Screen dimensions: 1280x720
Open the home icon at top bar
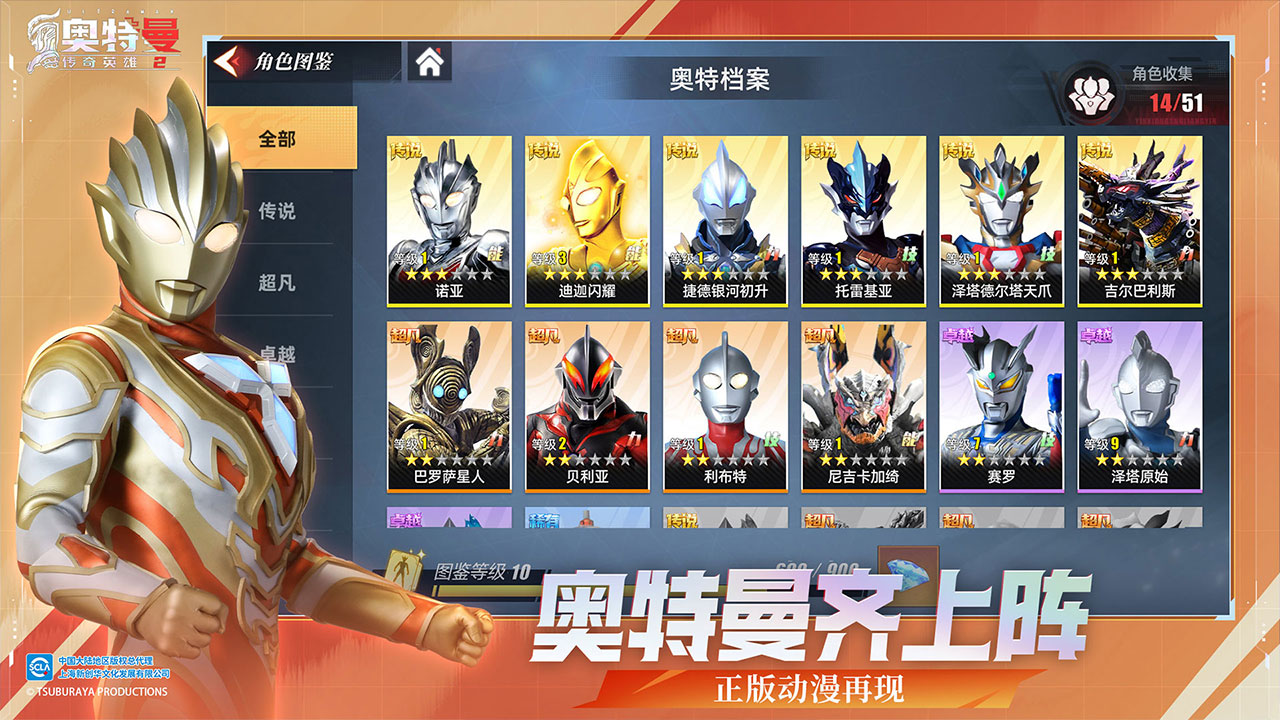(x=430, y=63)
